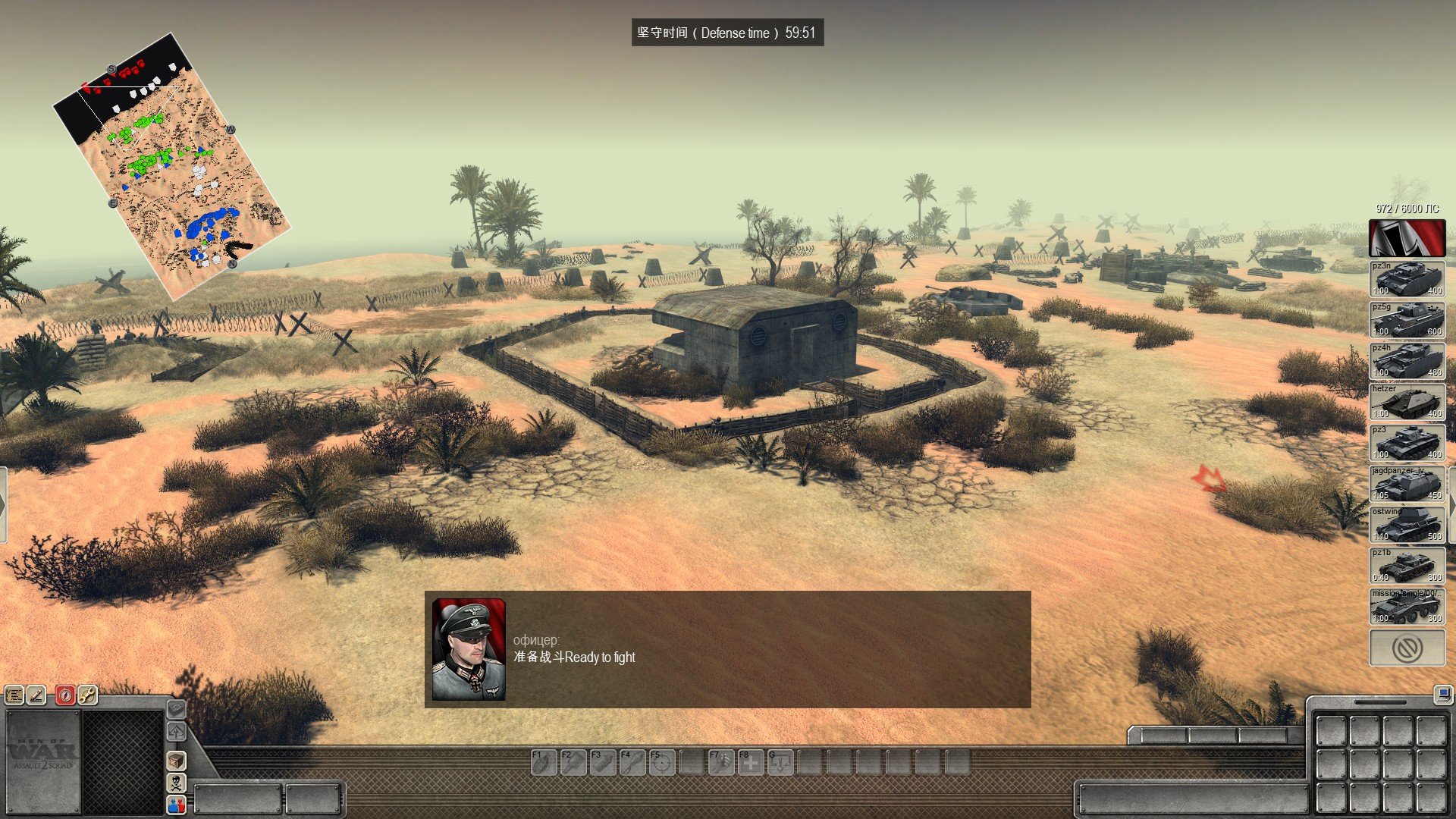The image size is (1456, 819).
Task: Select the pz5g tank for 600 points
Action: tap(1407, 320)
